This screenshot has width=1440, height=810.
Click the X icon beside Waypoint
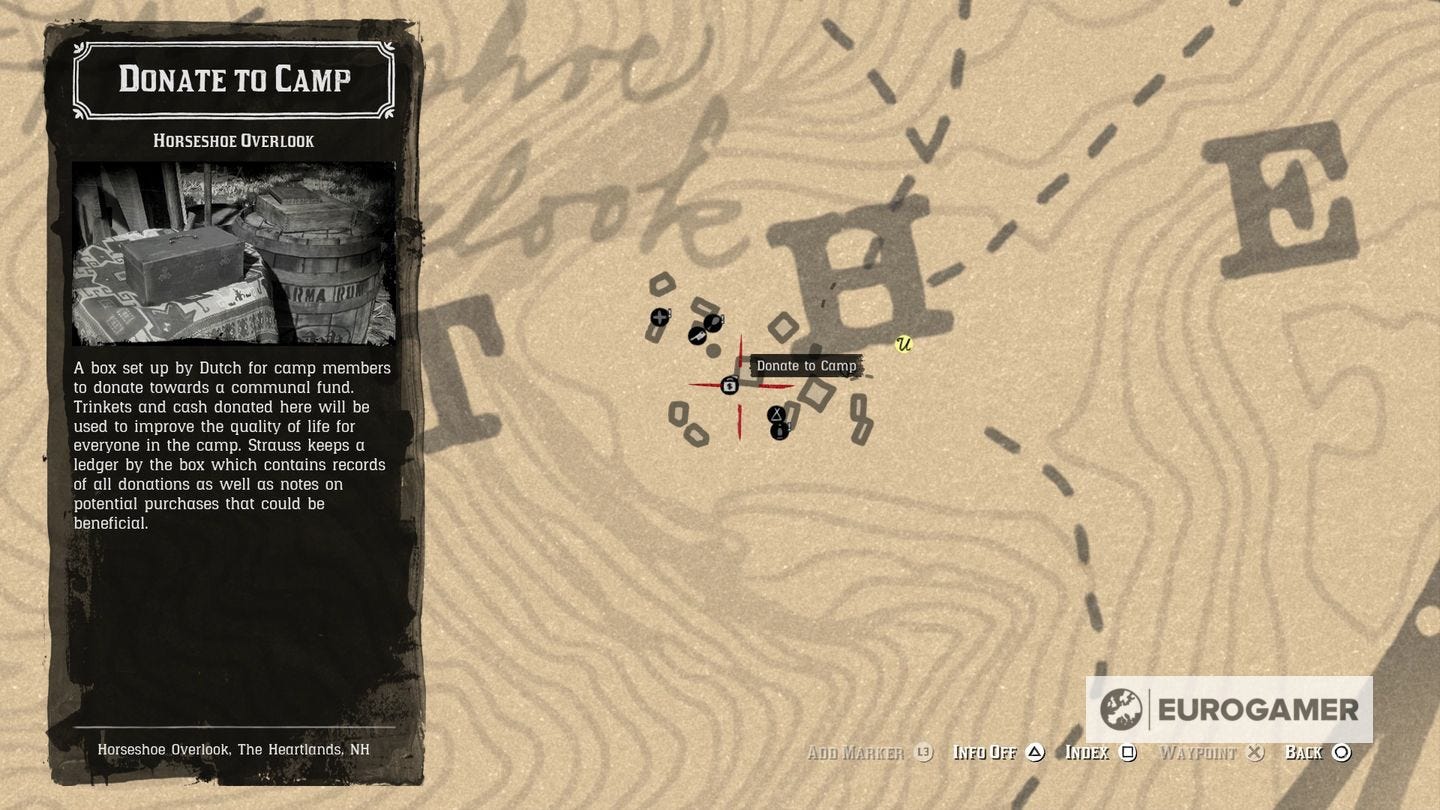pyautogui.click(x=1257, y=752)
